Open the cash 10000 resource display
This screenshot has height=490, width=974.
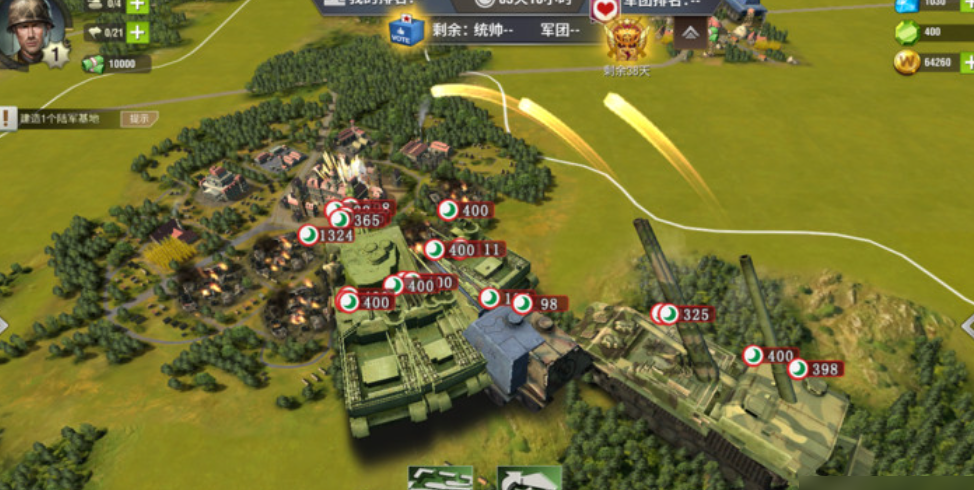click(115, 64)
